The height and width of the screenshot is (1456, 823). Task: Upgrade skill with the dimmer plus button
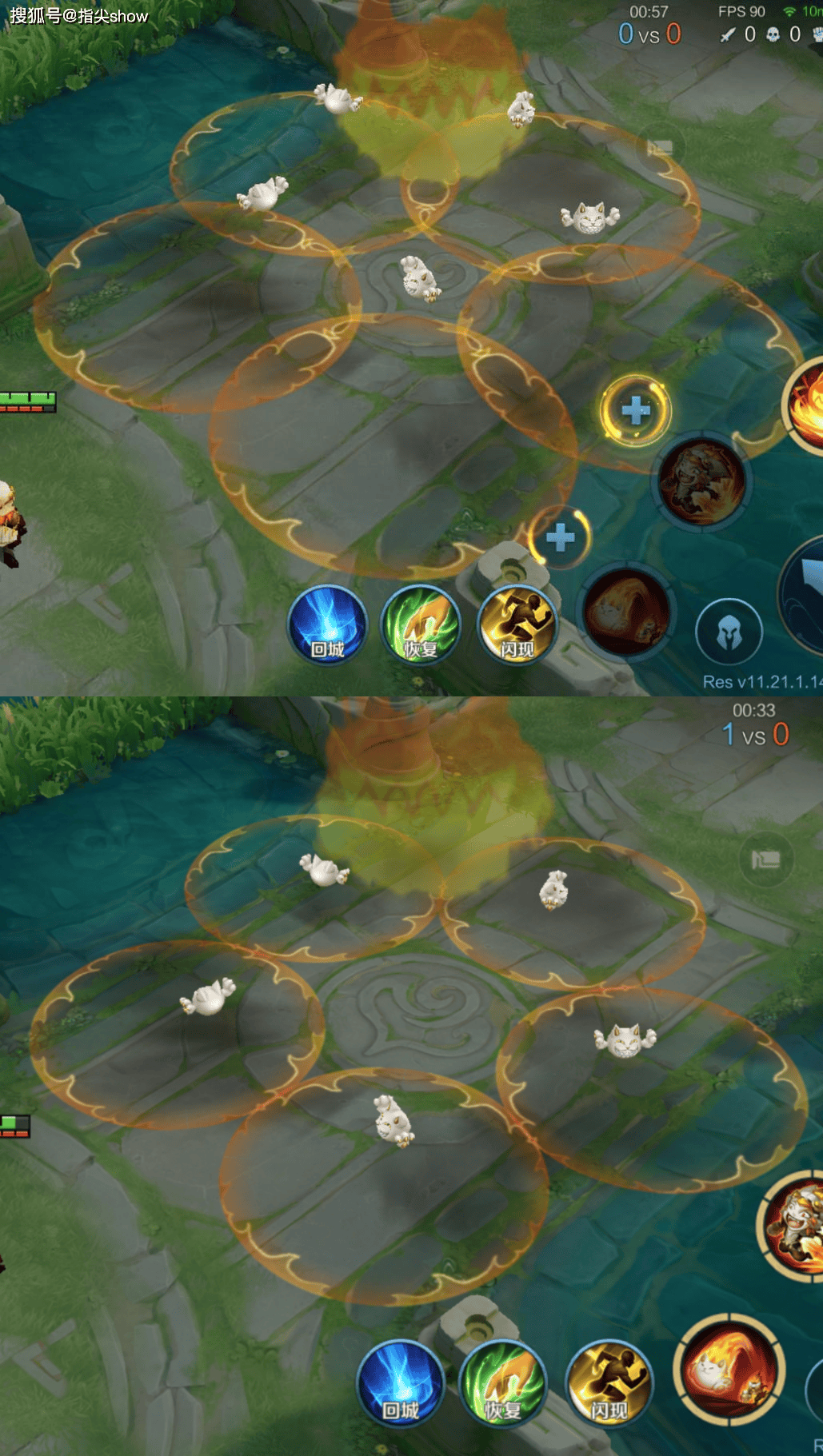coord(560,537)
